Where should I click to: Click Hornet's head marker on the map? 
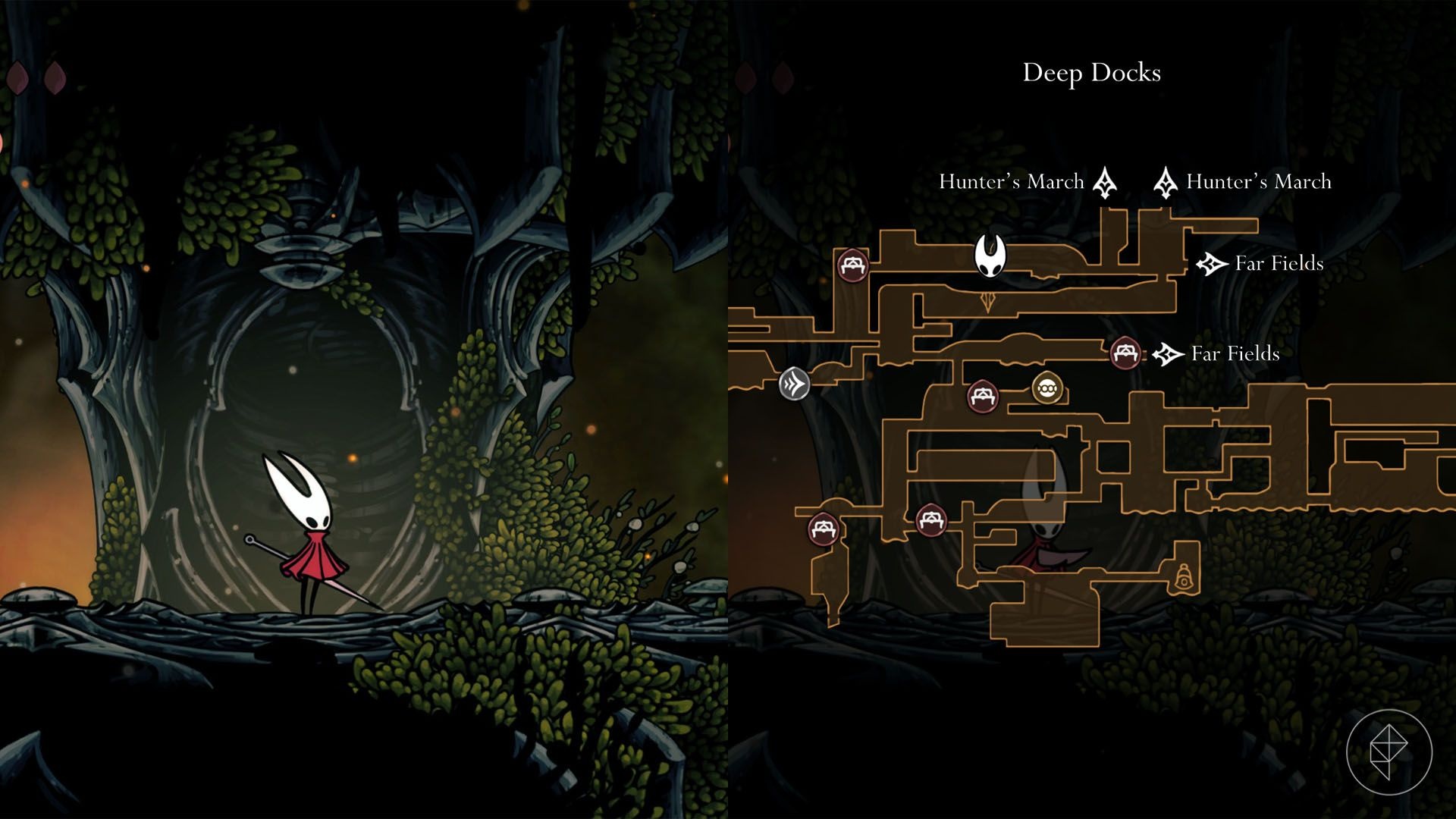990,256
